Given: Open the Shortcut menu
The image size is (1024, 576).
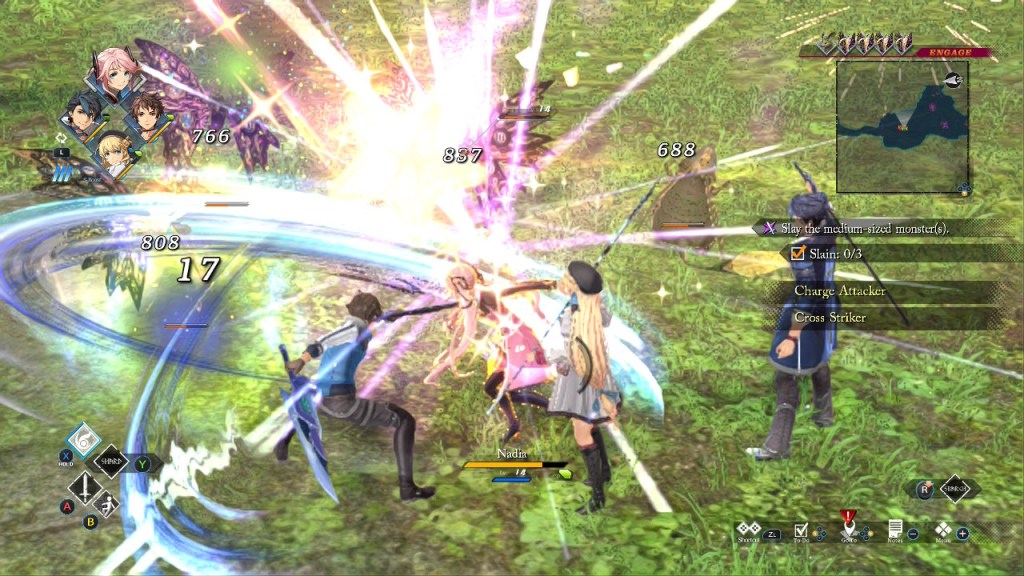Looking at the screenshot, I should point(747,529).
